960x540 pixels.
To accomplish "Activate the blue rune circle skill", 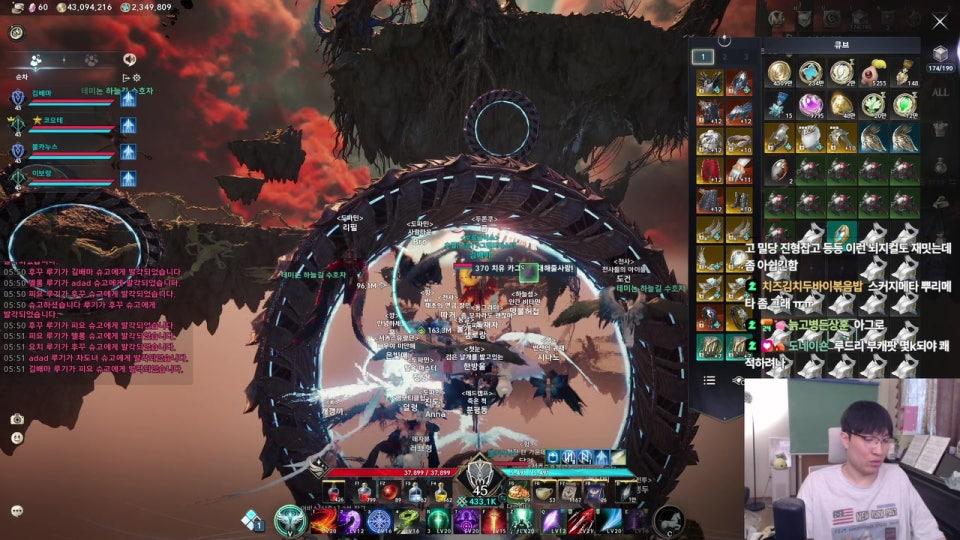I will point(379,521).
